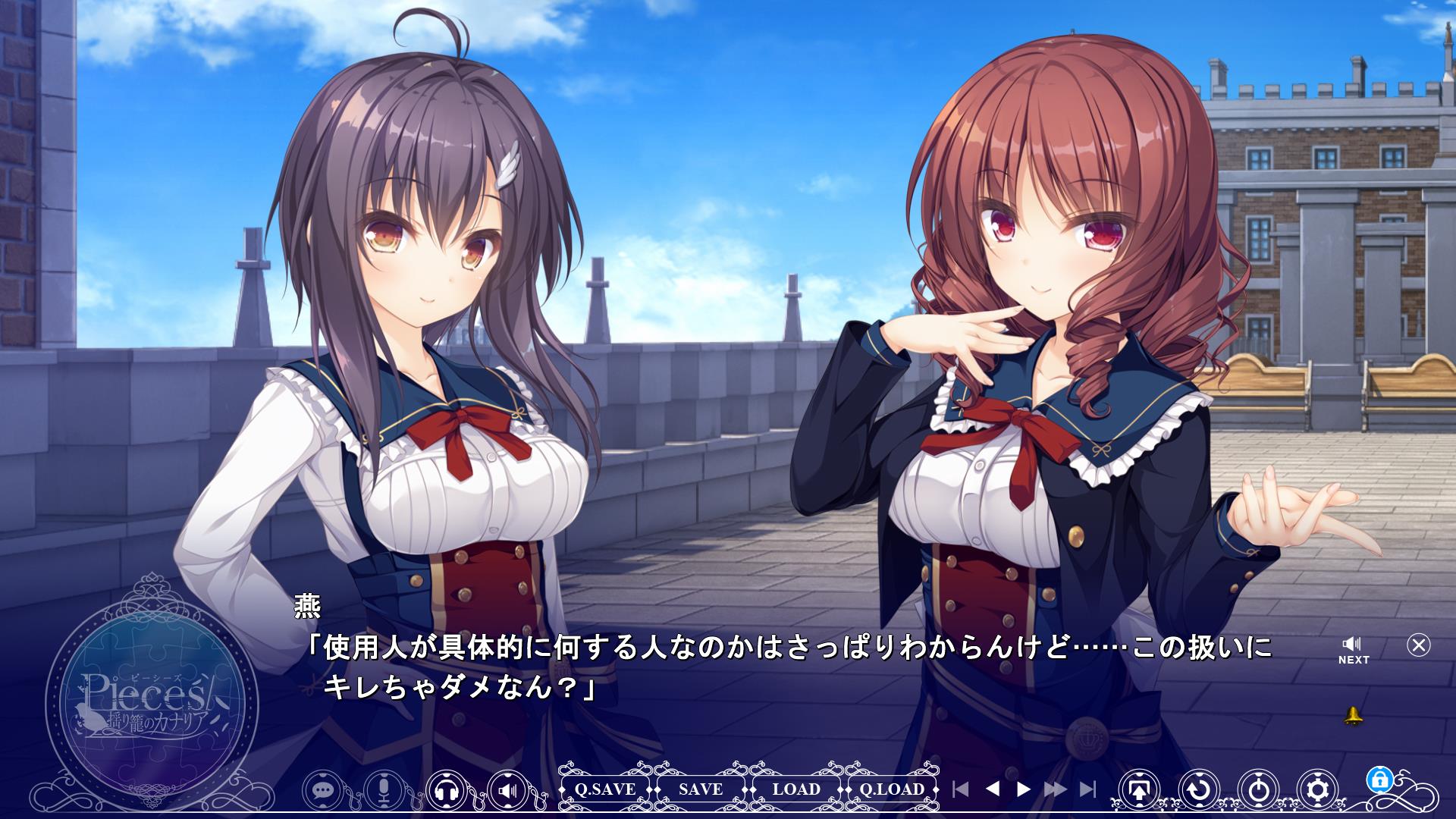Image resolution: width=1456 pixels, height=819 pixels.
Task: Quick load with the Q.LOAD button
Action: (892, 789)
